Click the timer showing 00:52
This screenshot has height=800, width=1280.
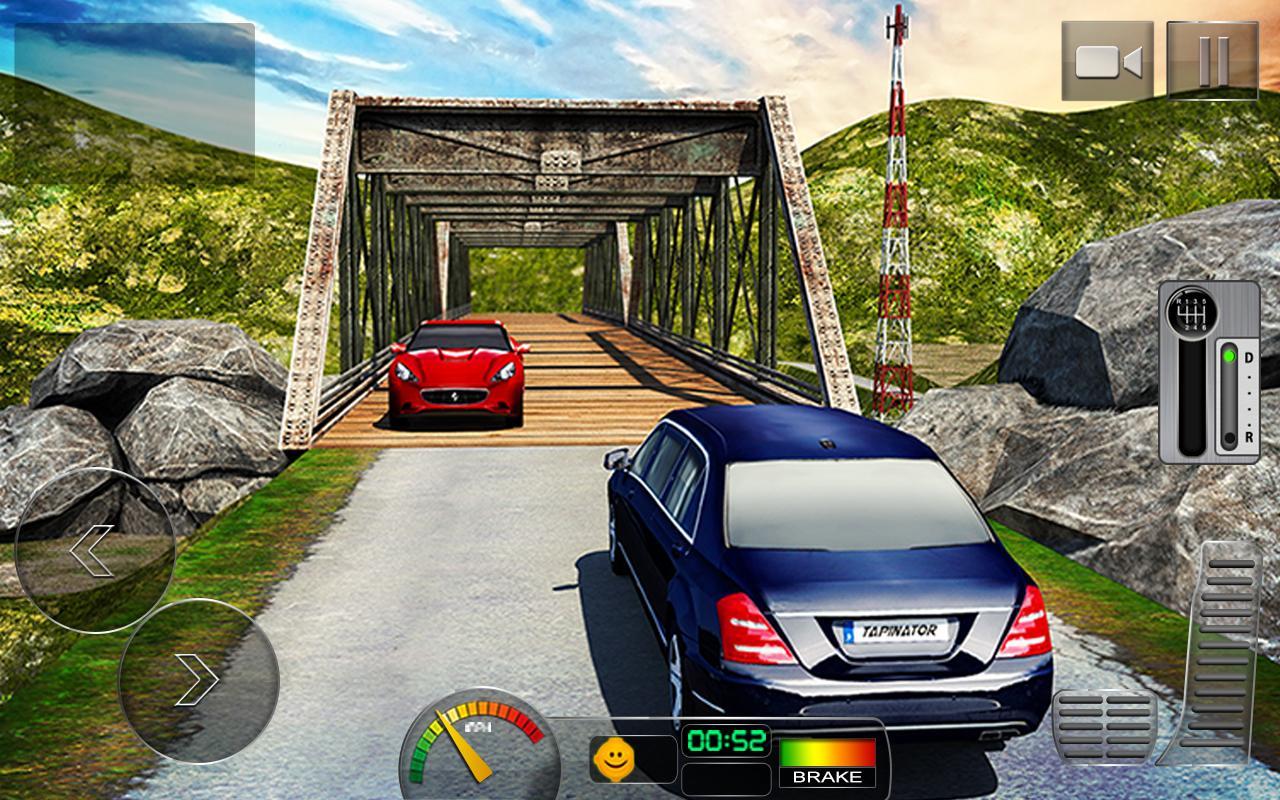pyautogui.click(x=729, y=741)
